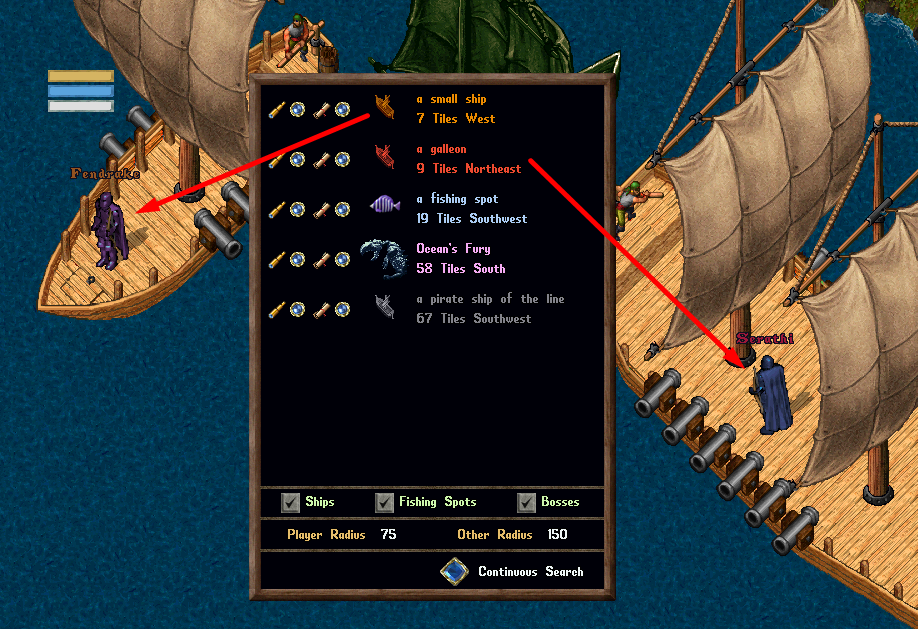
Task: Open the scroll icon beside the pirate ship
Action: (x=322, y=309)
